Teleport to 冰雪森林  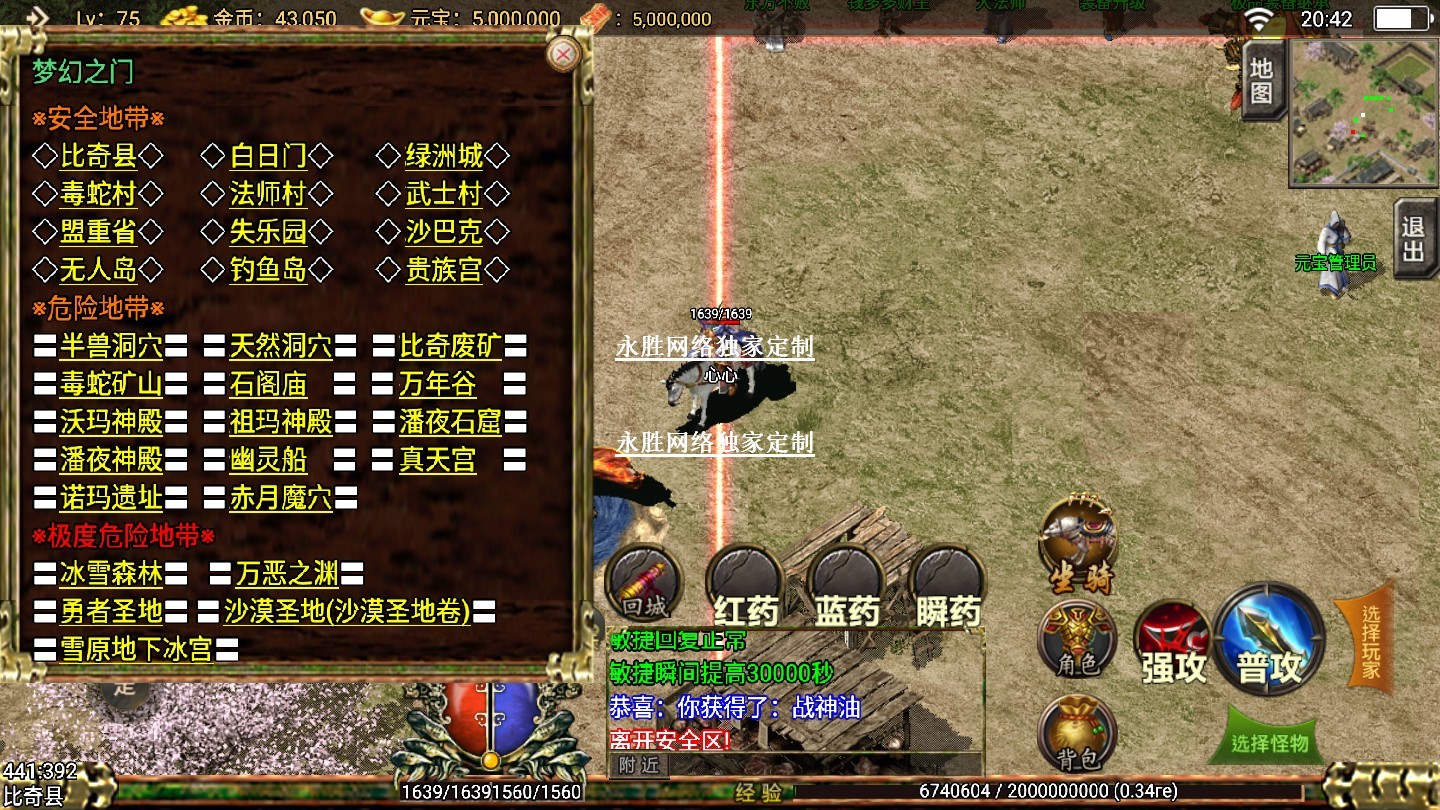[111, 574]
